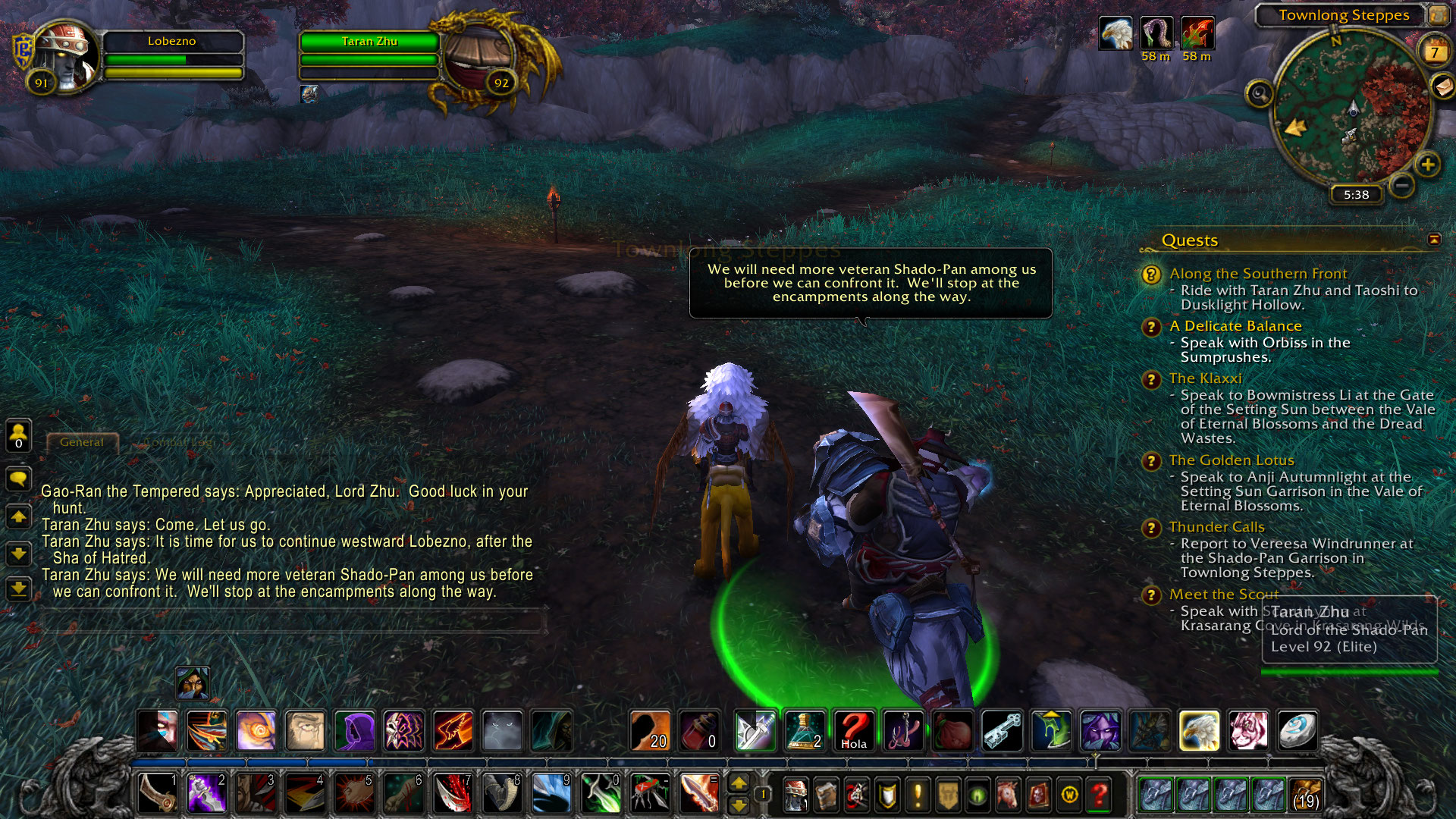
Task: Open the character info micro button
Action: (795, 795)
